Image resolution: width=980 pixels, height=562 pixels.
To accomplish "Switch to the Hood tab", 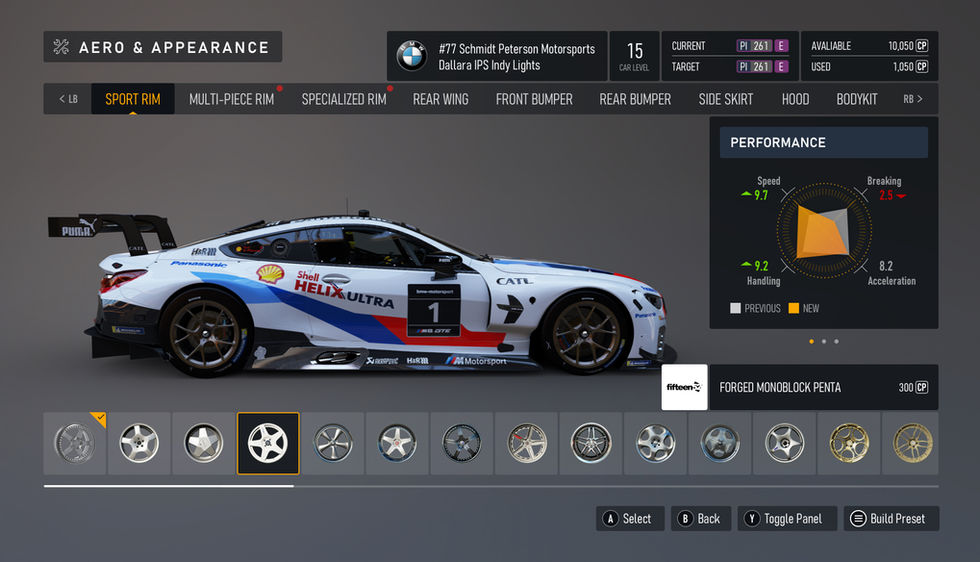I will [795, 99].
